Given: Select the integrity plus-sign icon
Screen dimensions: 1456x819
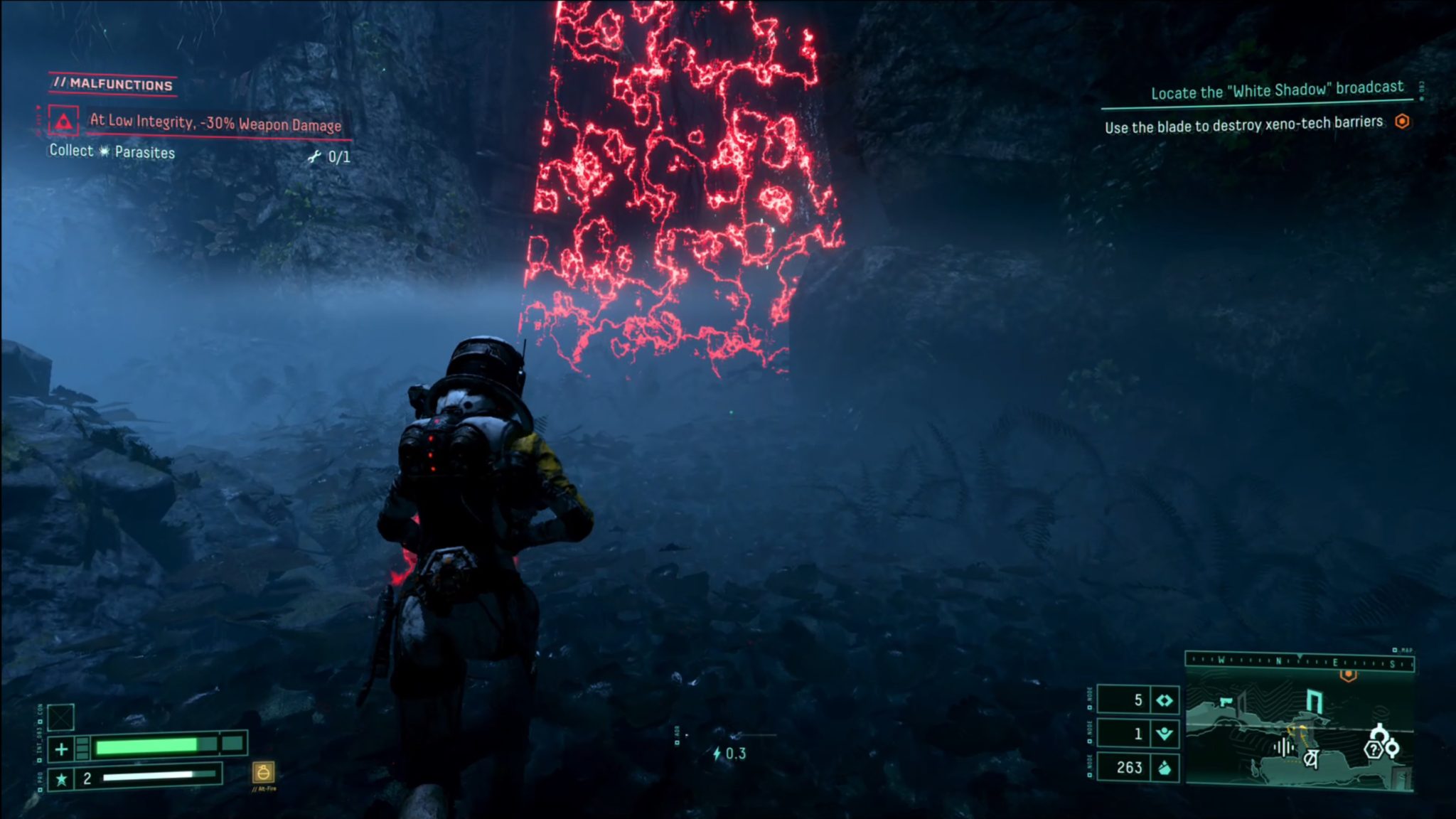Looking at the screenshot, I should point(62,749).
